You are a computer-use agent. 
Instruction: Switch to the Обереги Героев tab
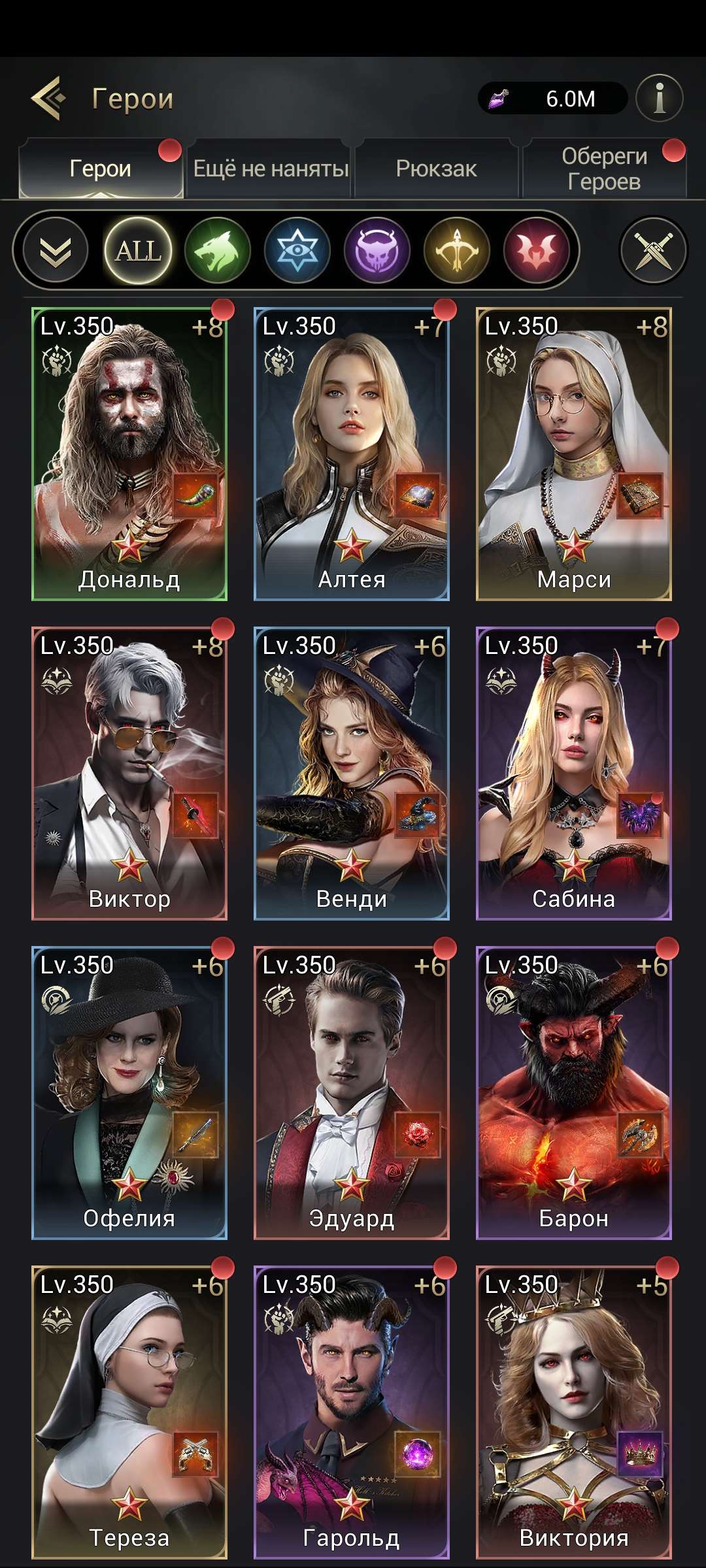pos(603,169)
